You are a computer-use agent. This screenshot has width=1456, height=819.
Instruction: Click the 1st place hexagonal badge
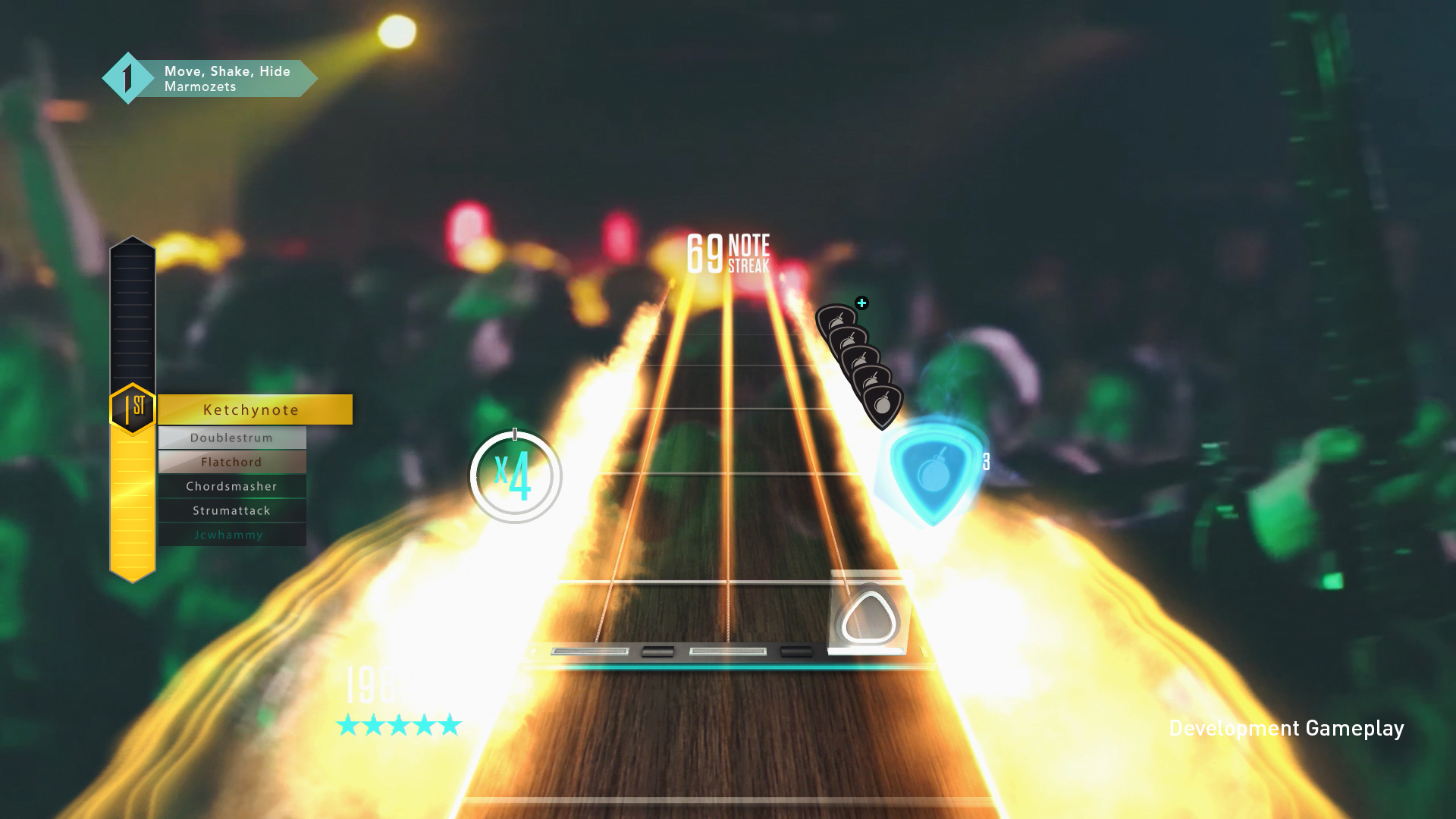133,407
